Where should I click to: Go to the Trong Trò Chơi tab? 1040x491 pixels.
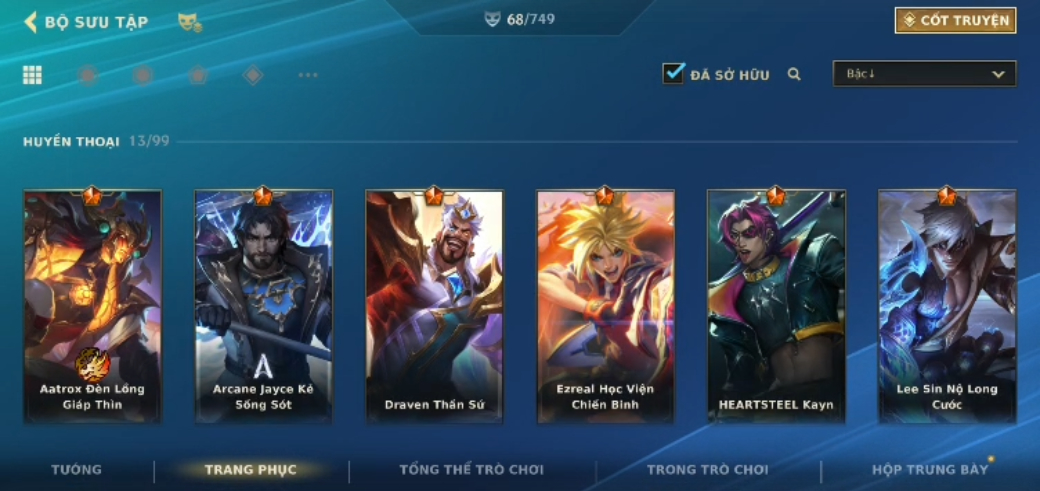coord(708,469)
